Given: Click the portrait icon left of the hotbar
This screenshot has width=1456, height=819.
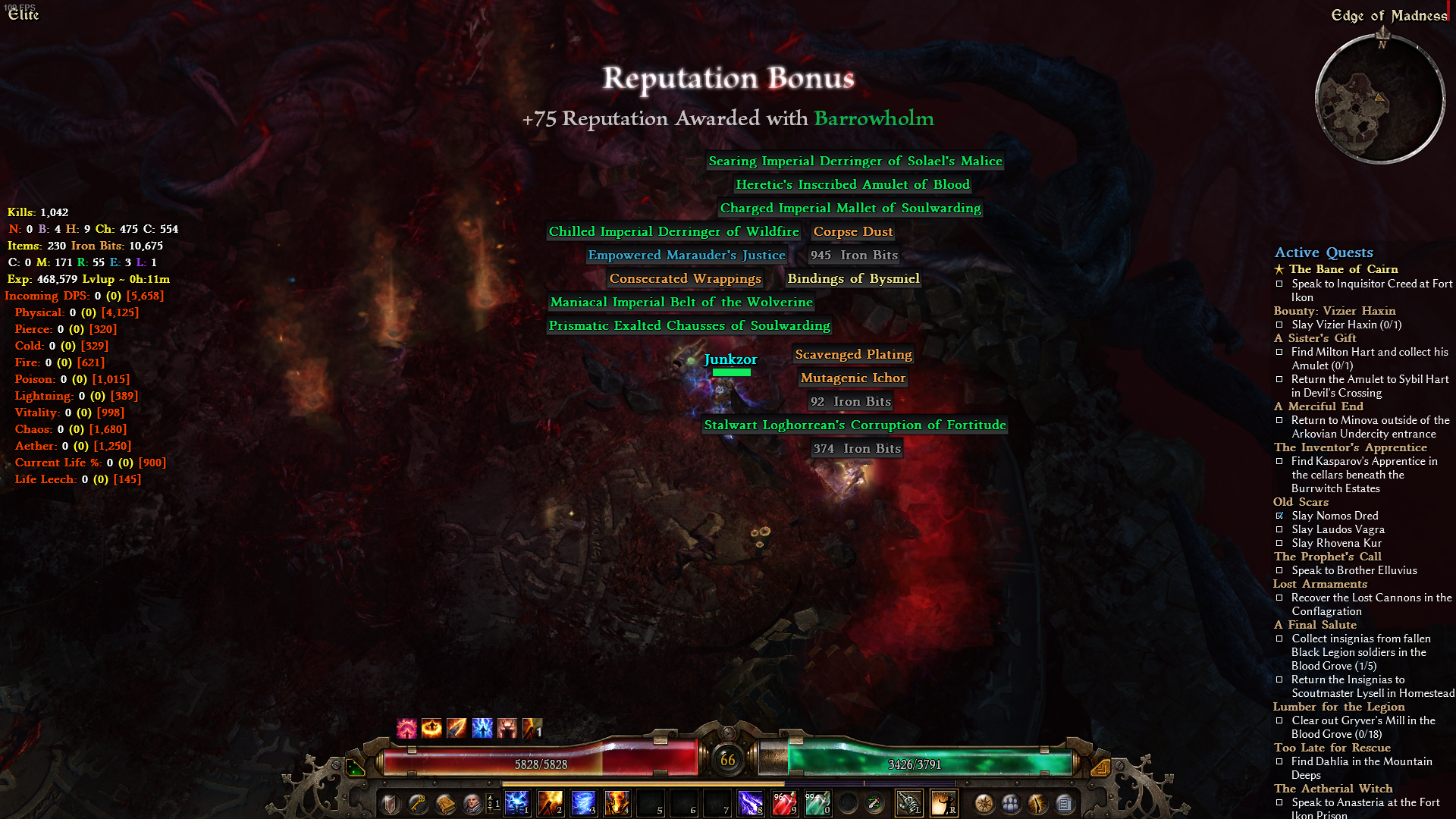Looking at the screenshot, I should coord(472,802).
